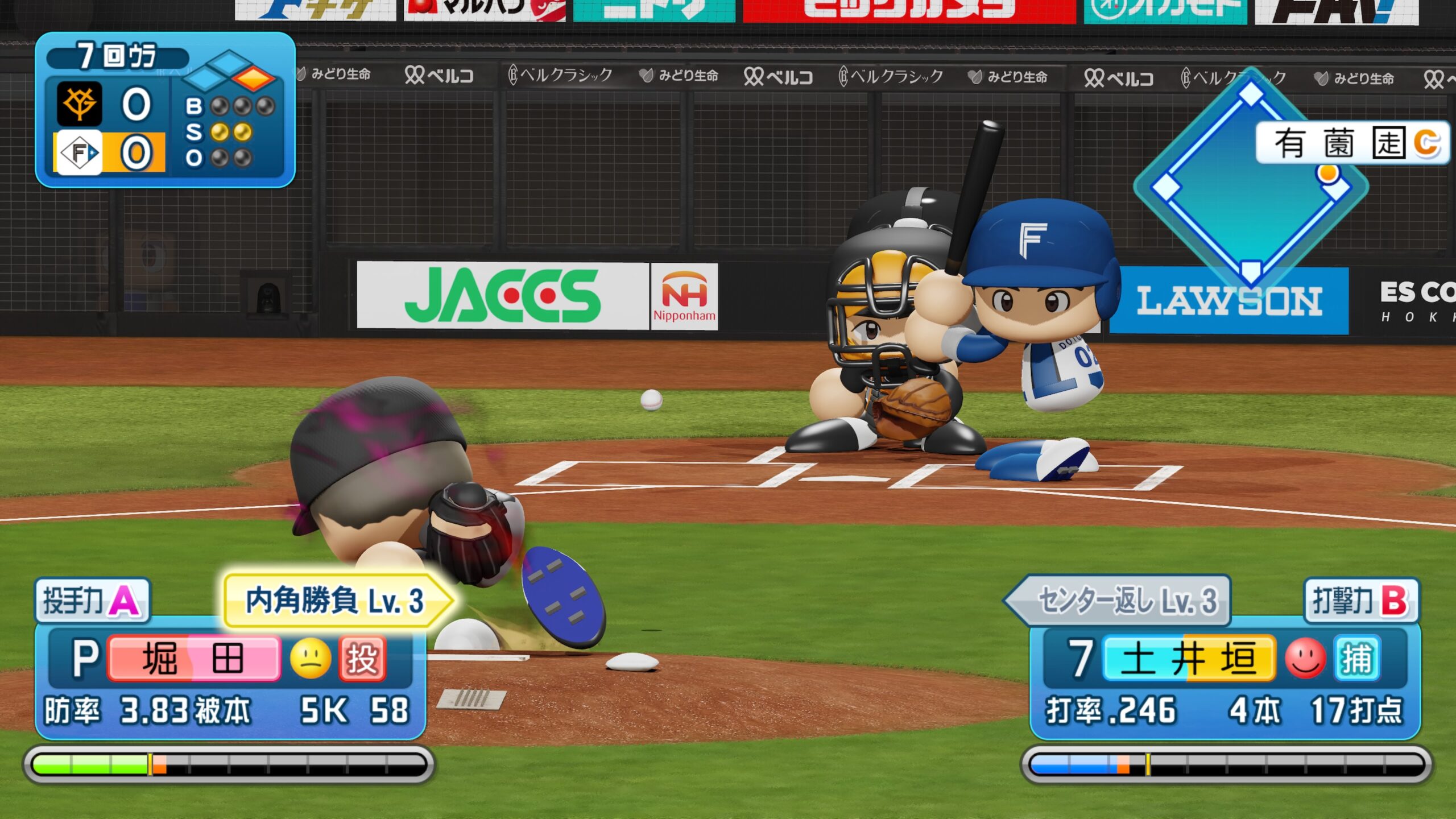
Task: Click the 投手力 A rating badge
Action: 92,601
